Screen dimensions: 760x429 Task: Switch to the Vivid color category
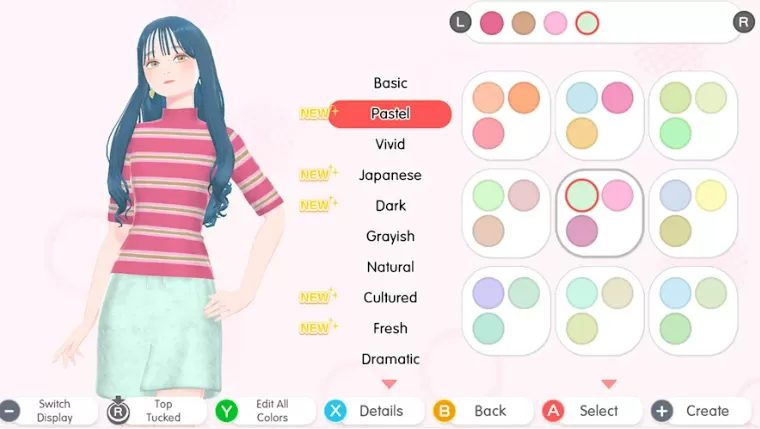pos(390,144)
